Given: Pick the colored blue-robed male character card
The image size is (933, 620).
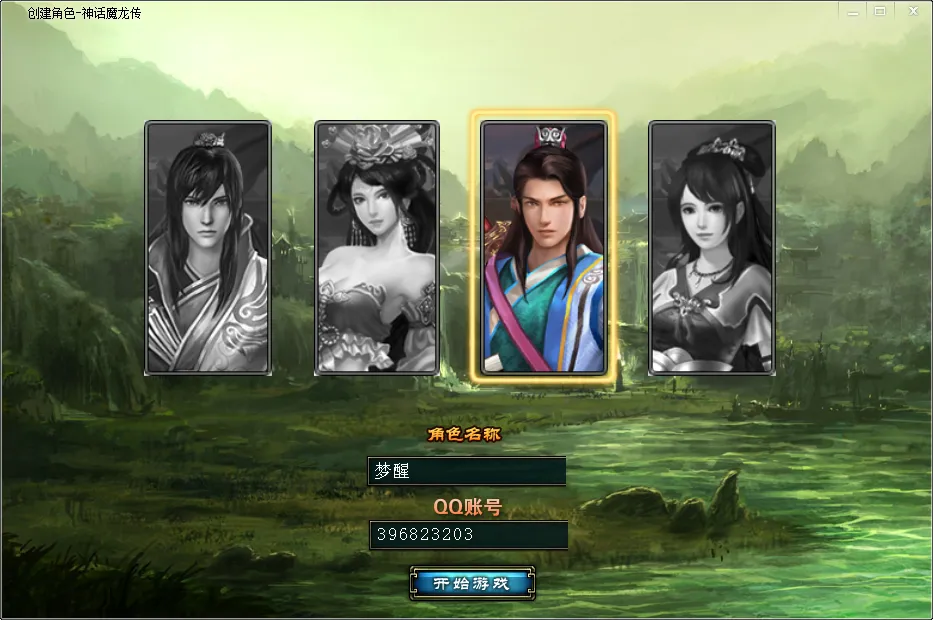Looking at the screenshot, I should [x=543, y=248].
